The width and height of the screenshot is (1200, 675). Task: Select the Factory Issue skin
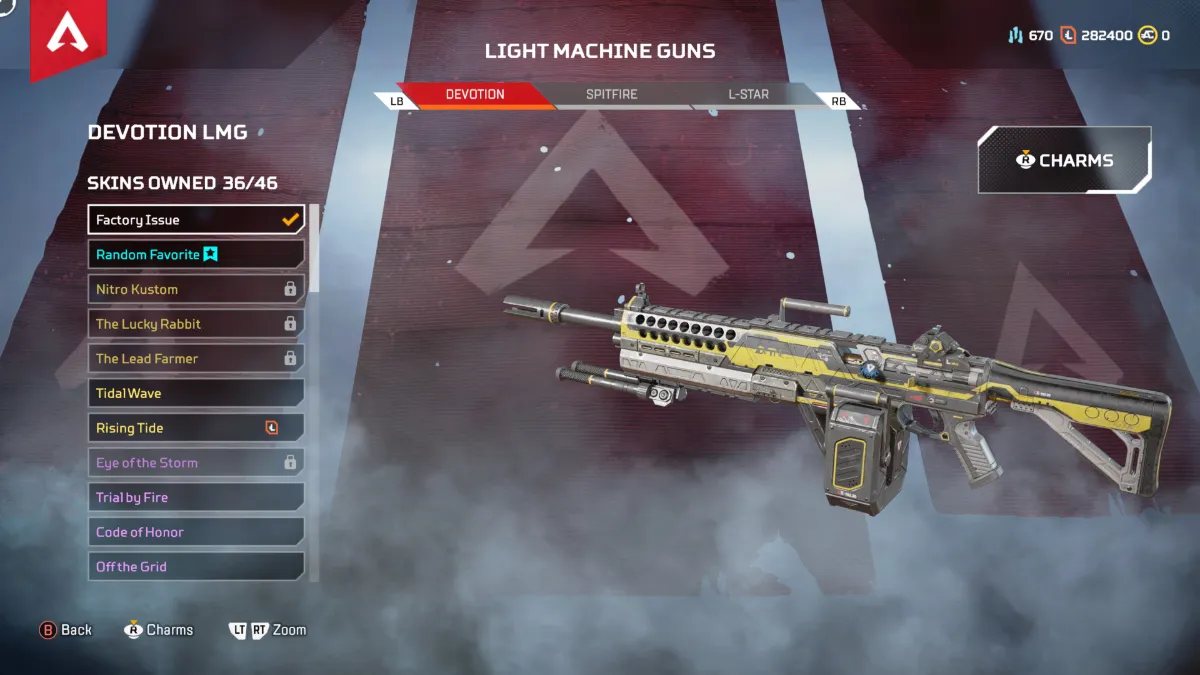point(196,220)
